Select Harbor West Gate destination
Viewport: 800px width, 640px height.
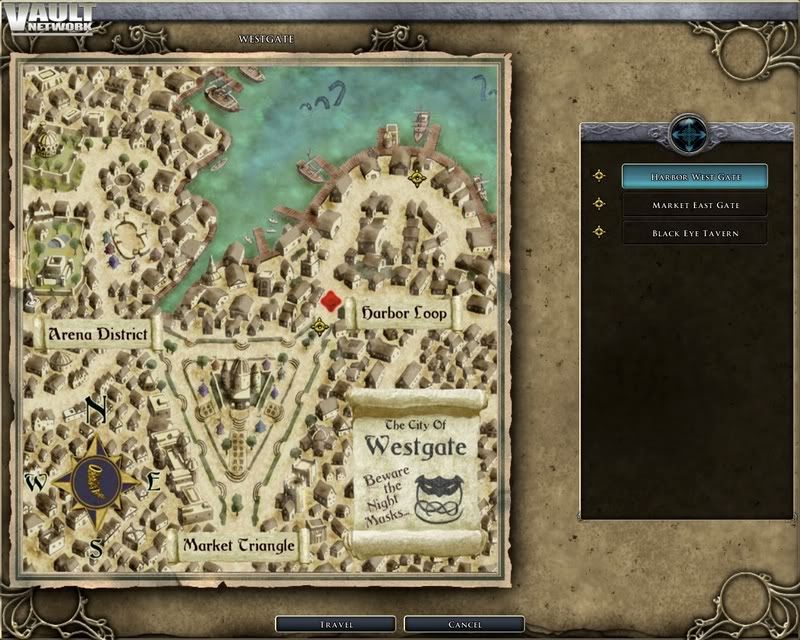point(694,176)
